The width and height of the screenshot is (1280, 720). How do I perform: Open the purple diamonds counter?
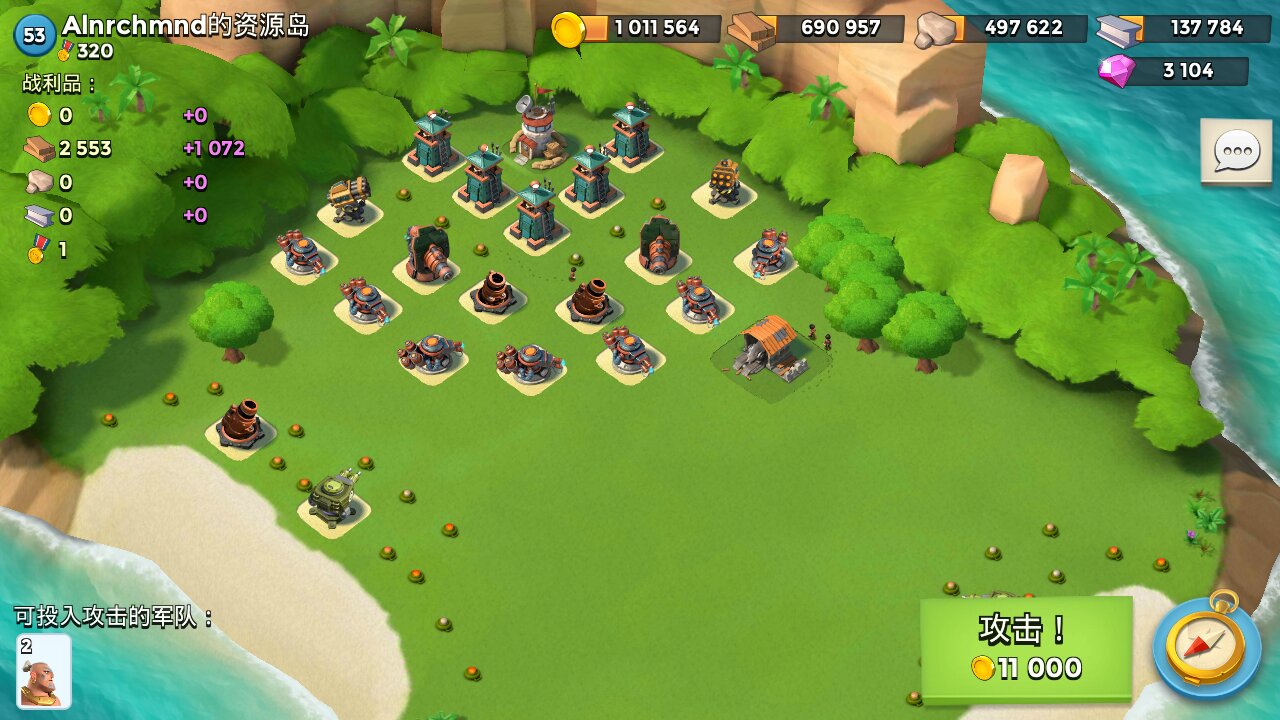coord(1174,71)
